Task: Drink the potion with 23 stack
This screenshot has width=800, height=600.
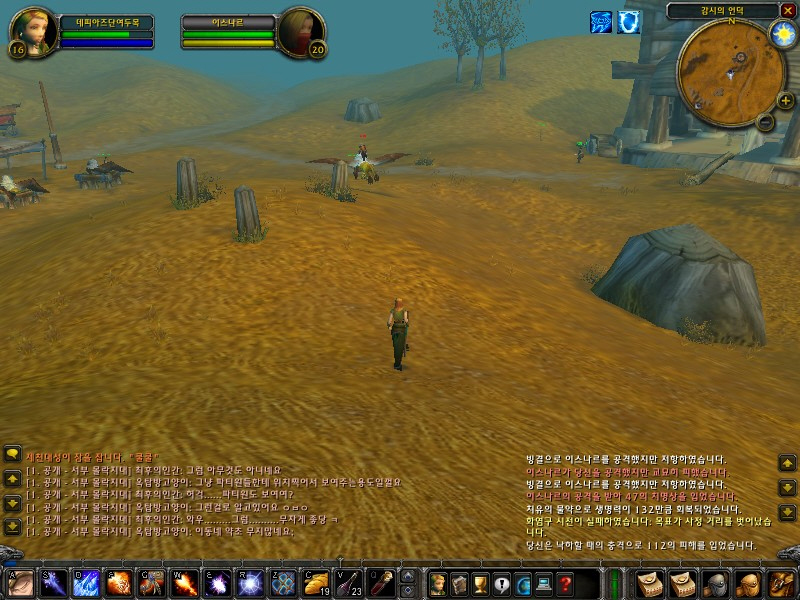Action: [350, 583]
